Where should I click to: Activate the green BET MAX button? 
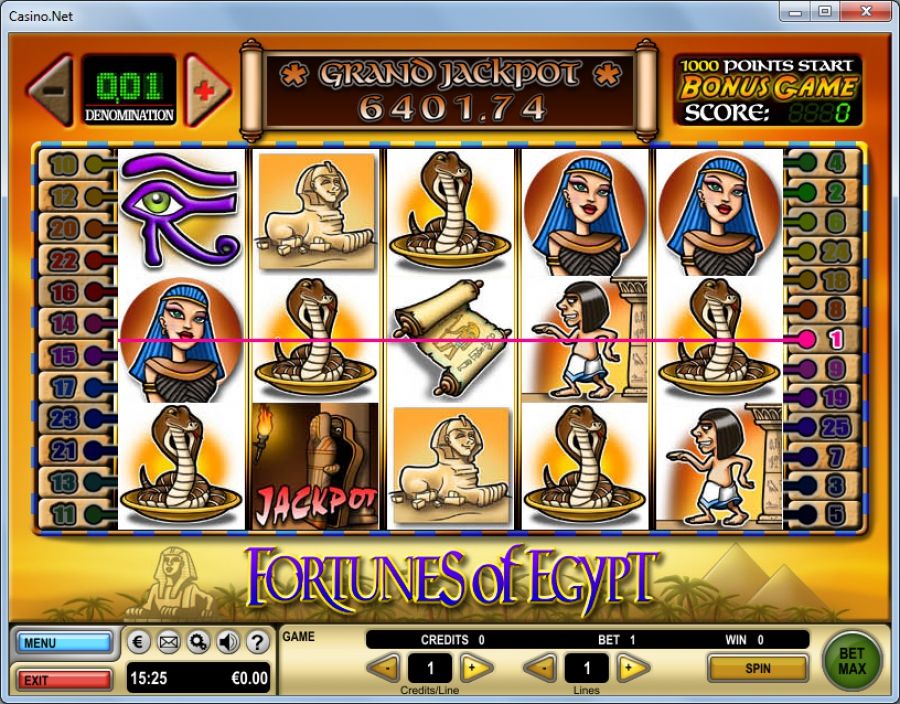coord(852,661)
